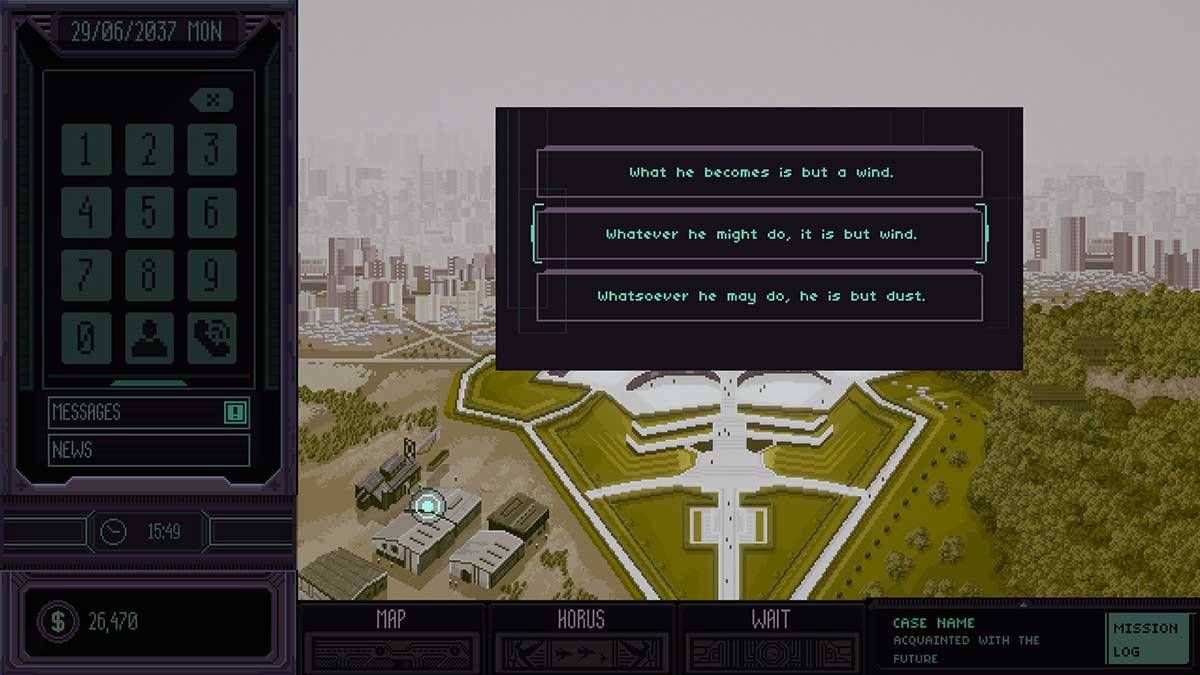Dial digit 3 on the keypad
1200x675 pixels.
(x=212, y=149)
